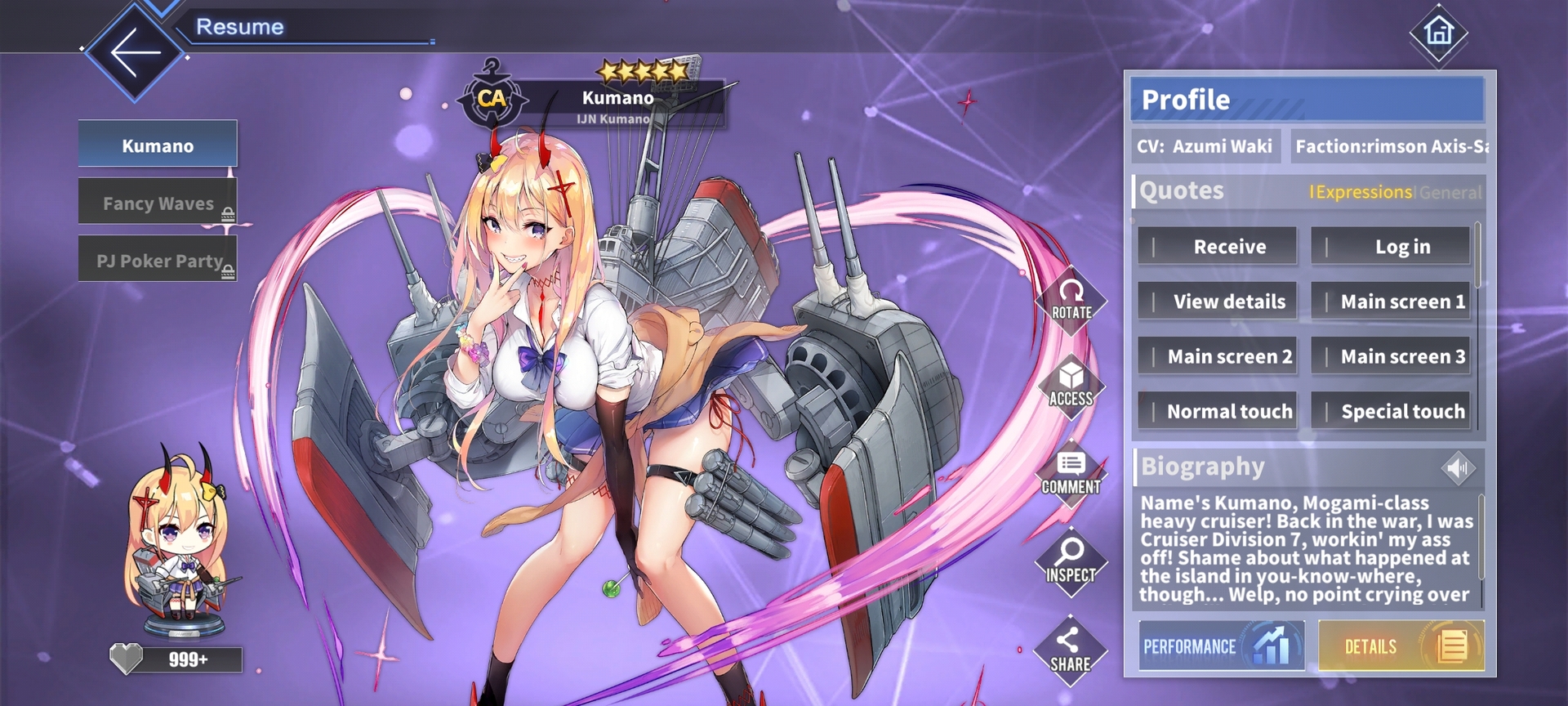Open the Details panel

pyautogui.click(x=1401, y=646)
